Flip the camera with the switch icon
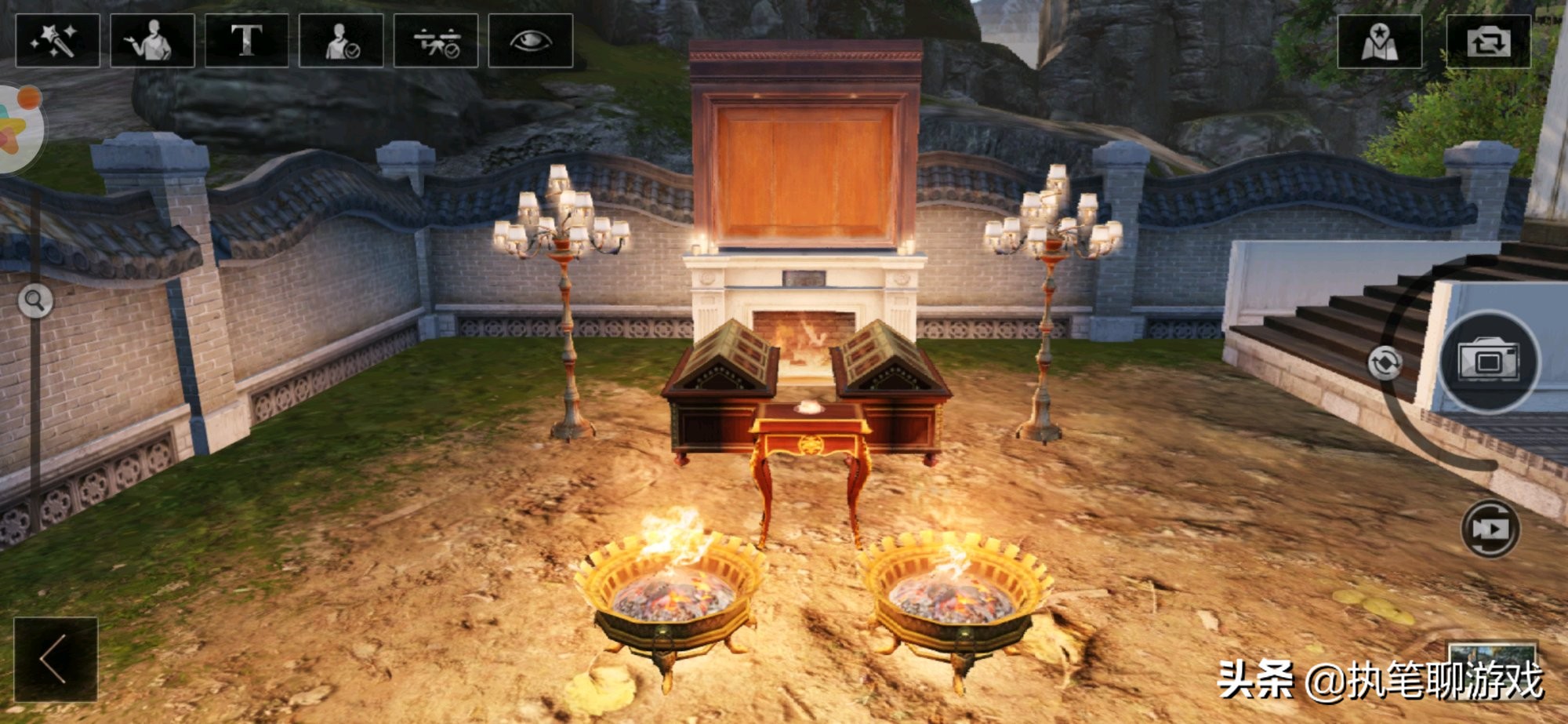Screen dimensions: 1568x724 pos(1488,41)
